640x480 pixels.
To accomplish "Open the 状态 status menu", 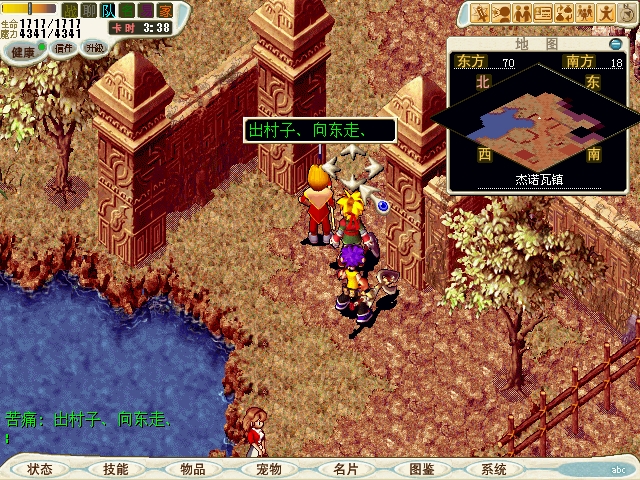I will tap(40, 469).
